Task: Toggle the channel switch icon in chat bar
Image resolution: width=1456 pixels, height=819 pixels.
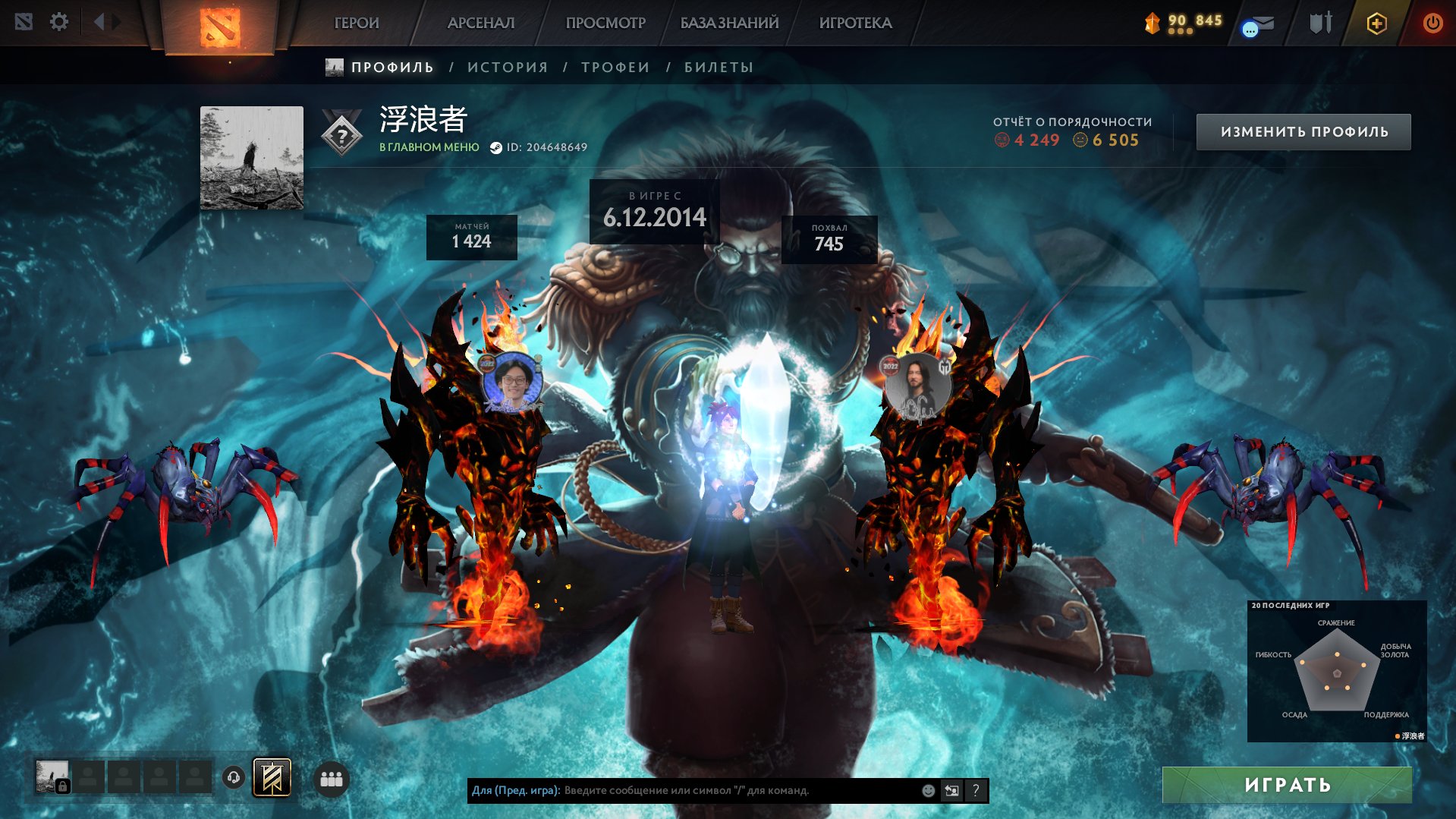Action: 952,791
